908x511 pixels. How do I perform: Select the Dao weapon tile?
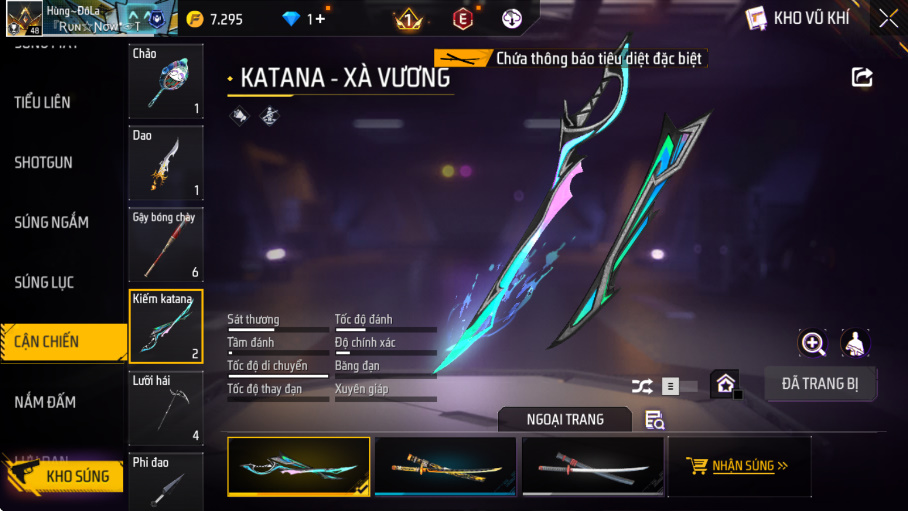(166, 163)
